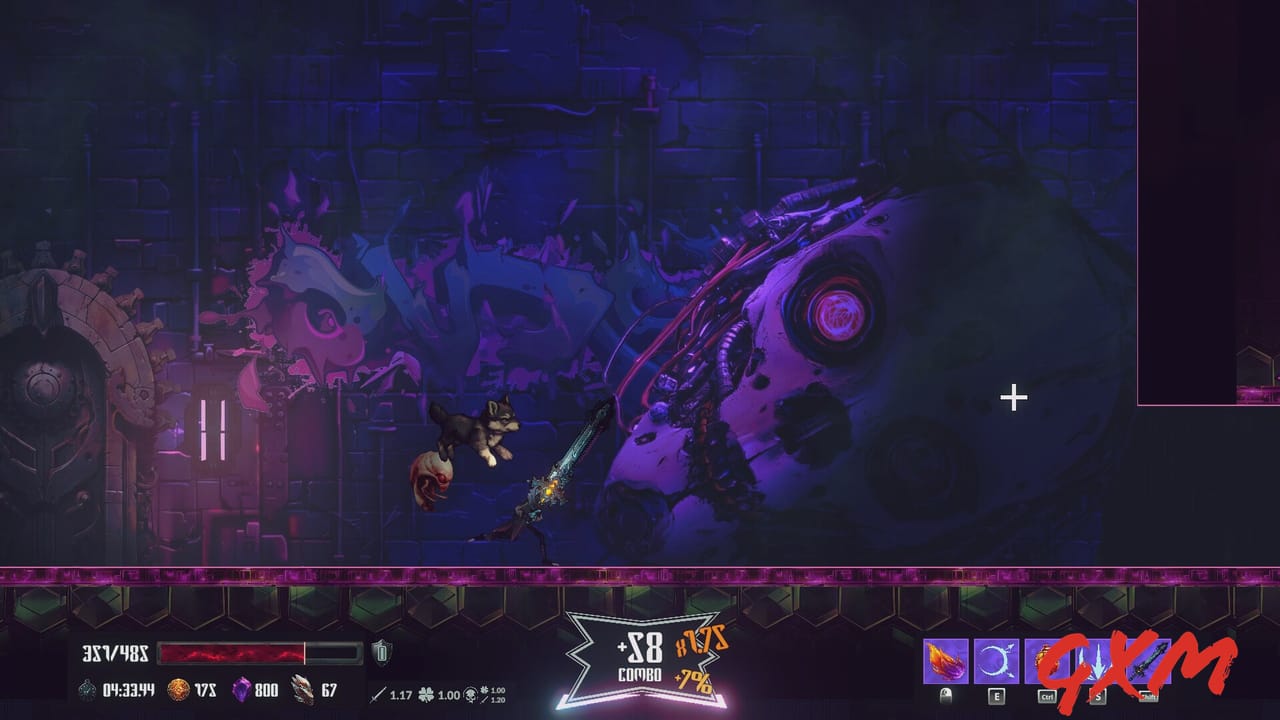The width and height of the screenshot is (1280, 720).
Task: Activate the meteor fist ability icon
Action: (x=1047, y=660)
